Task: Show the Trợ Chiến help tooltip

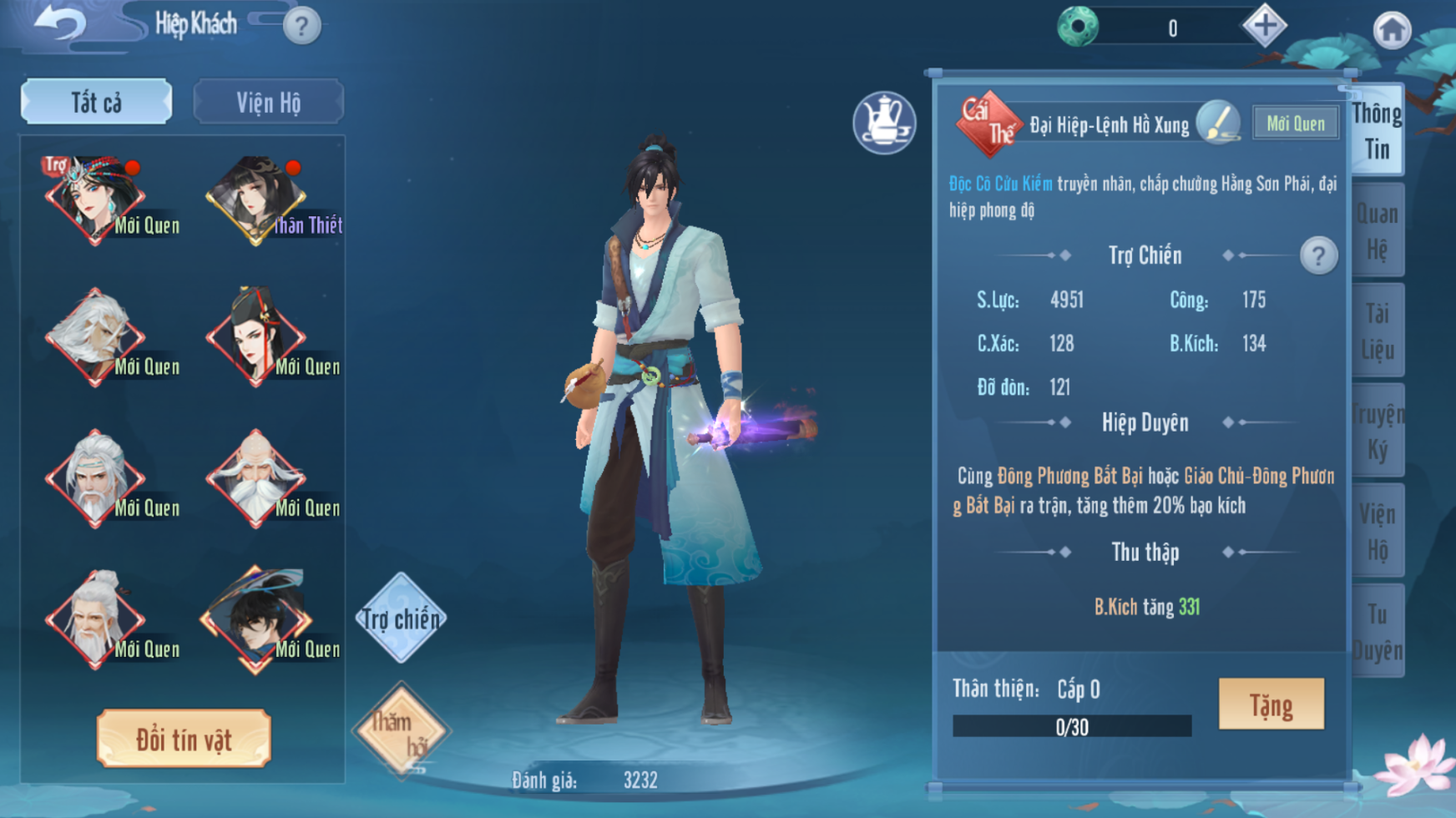Action: pos(1318,255)
